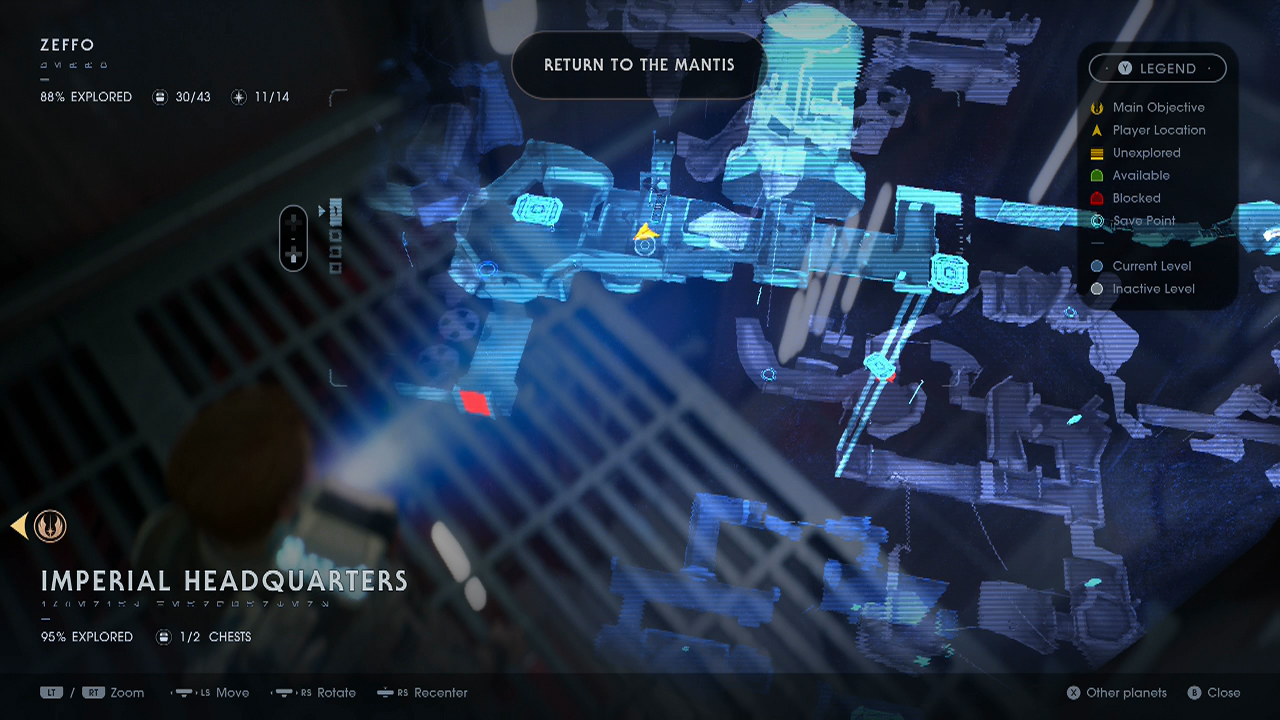Click the Force Echo icon showing 11/14
The image size is (1280, 720).
pyautogui.click(x=239, y=97)
